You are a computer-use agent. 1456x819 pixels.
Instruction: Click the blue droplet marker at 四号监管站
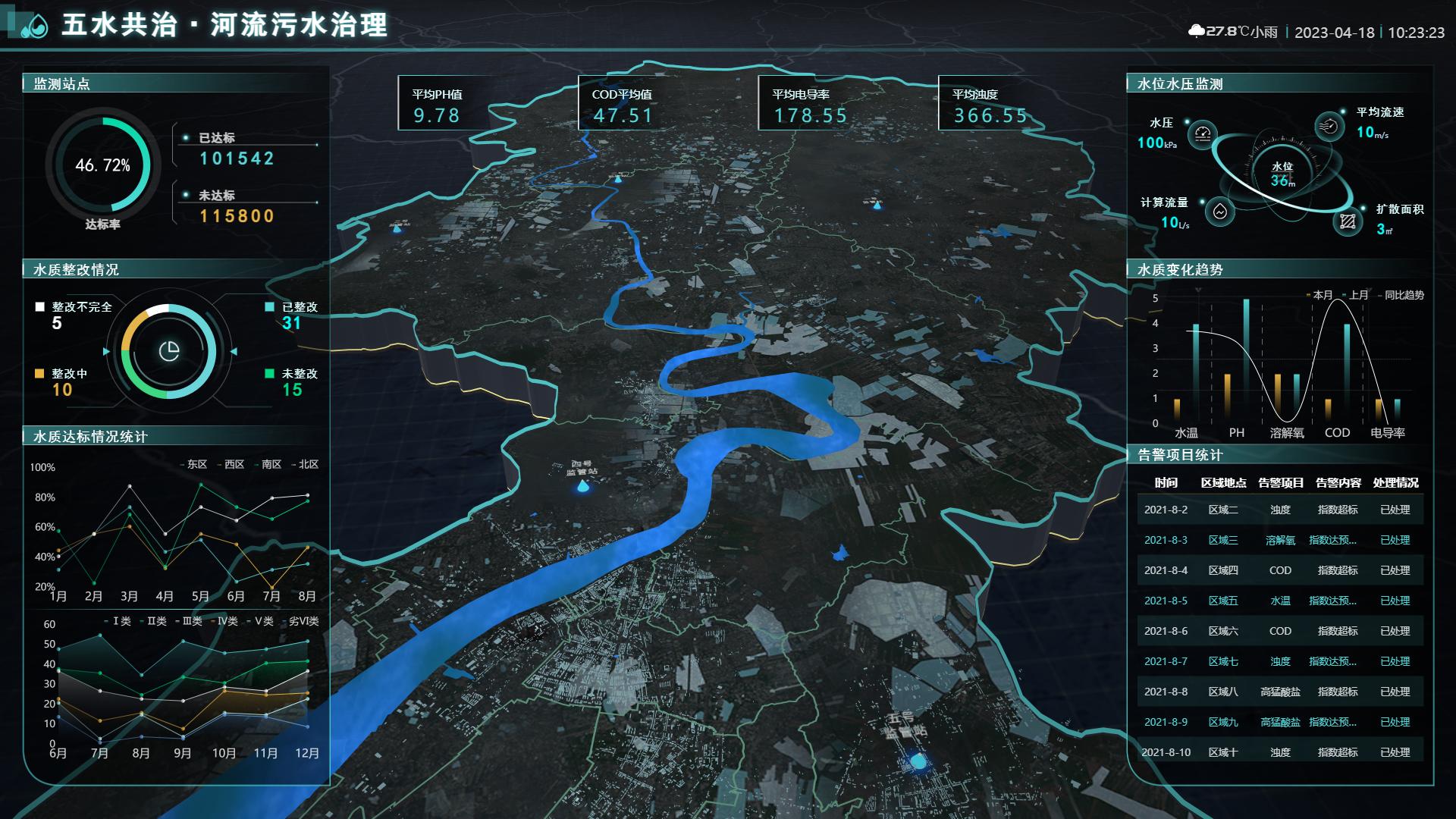click(582, 488)
